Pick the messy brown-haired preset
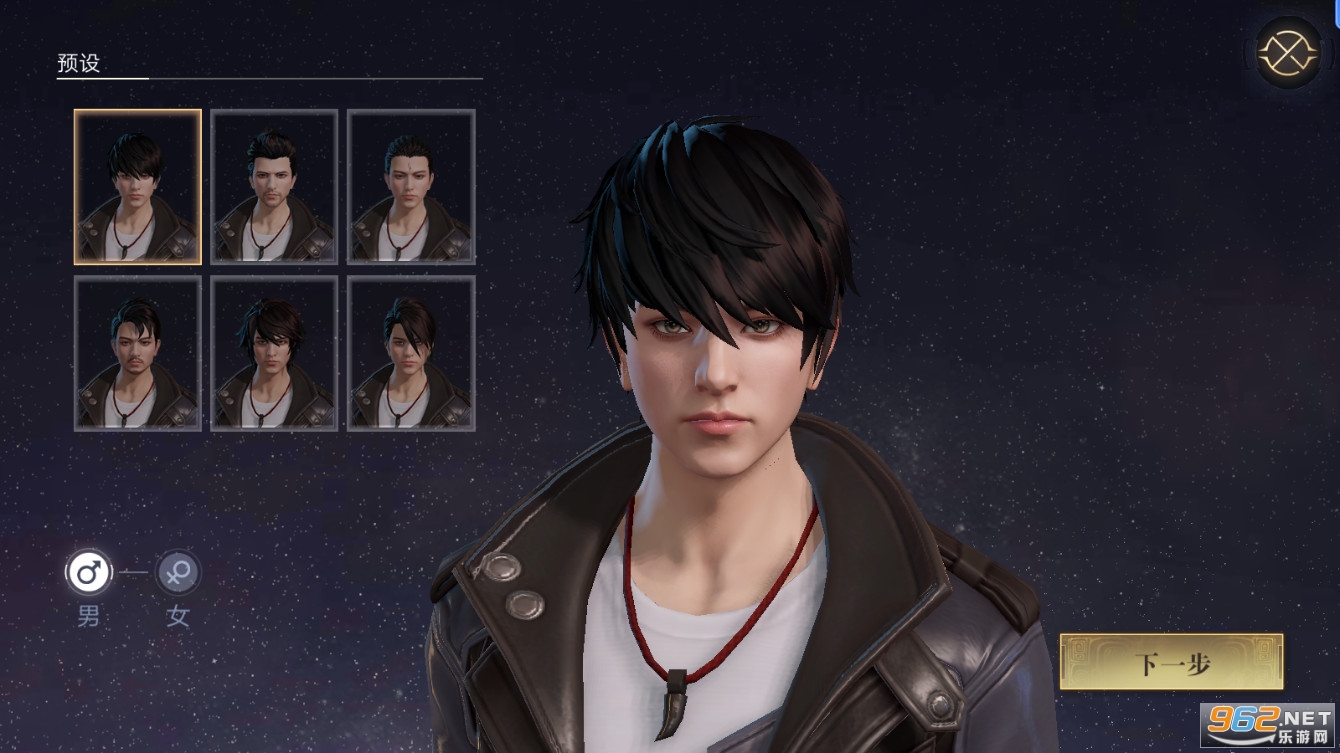Image resolution: width=1340 pixels, height=753 pixels. pyautogui.click(x=273, y=353)
